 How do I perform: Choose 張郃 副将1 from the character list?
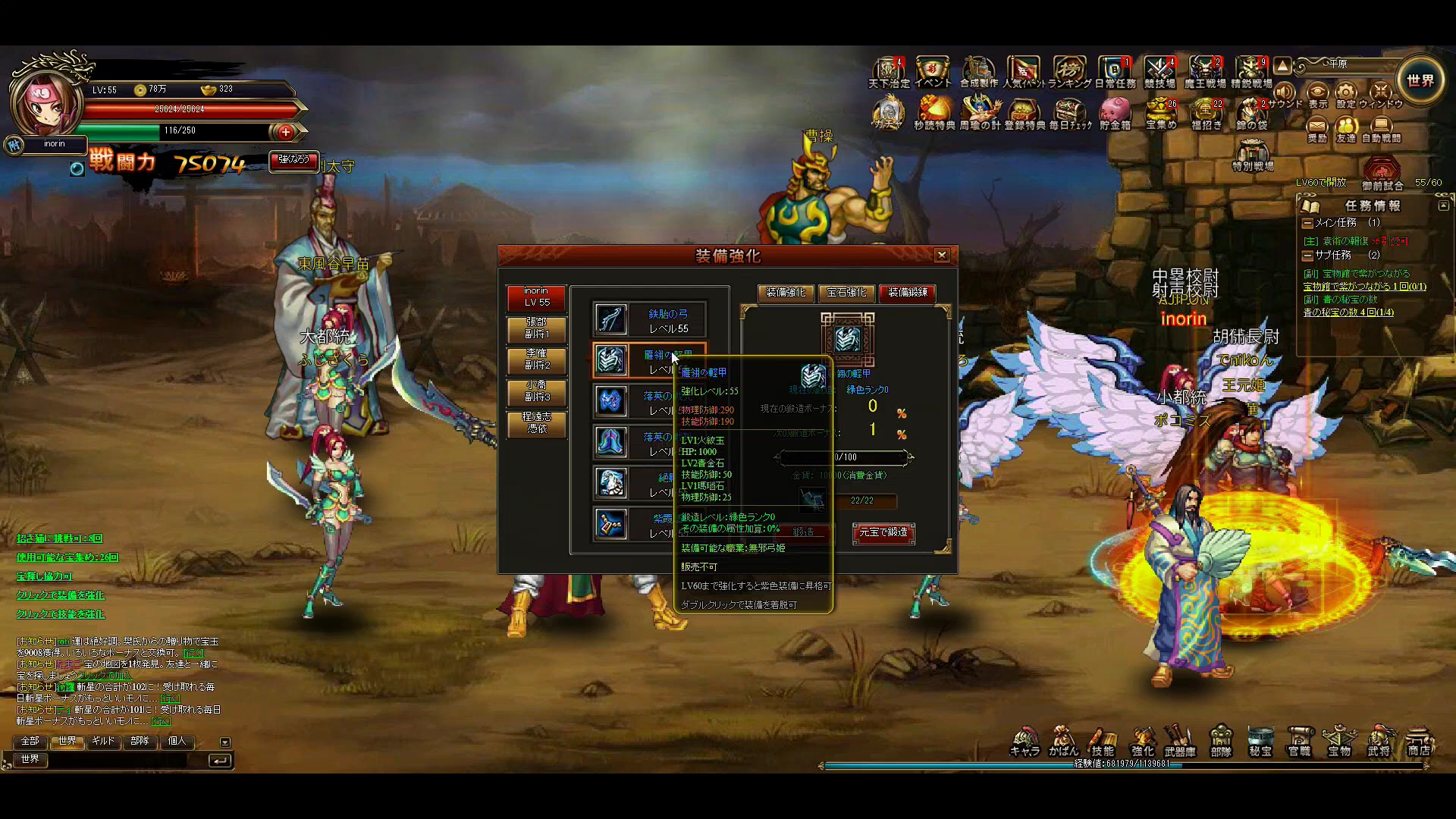pyautogui.click(x=537, y=328)
